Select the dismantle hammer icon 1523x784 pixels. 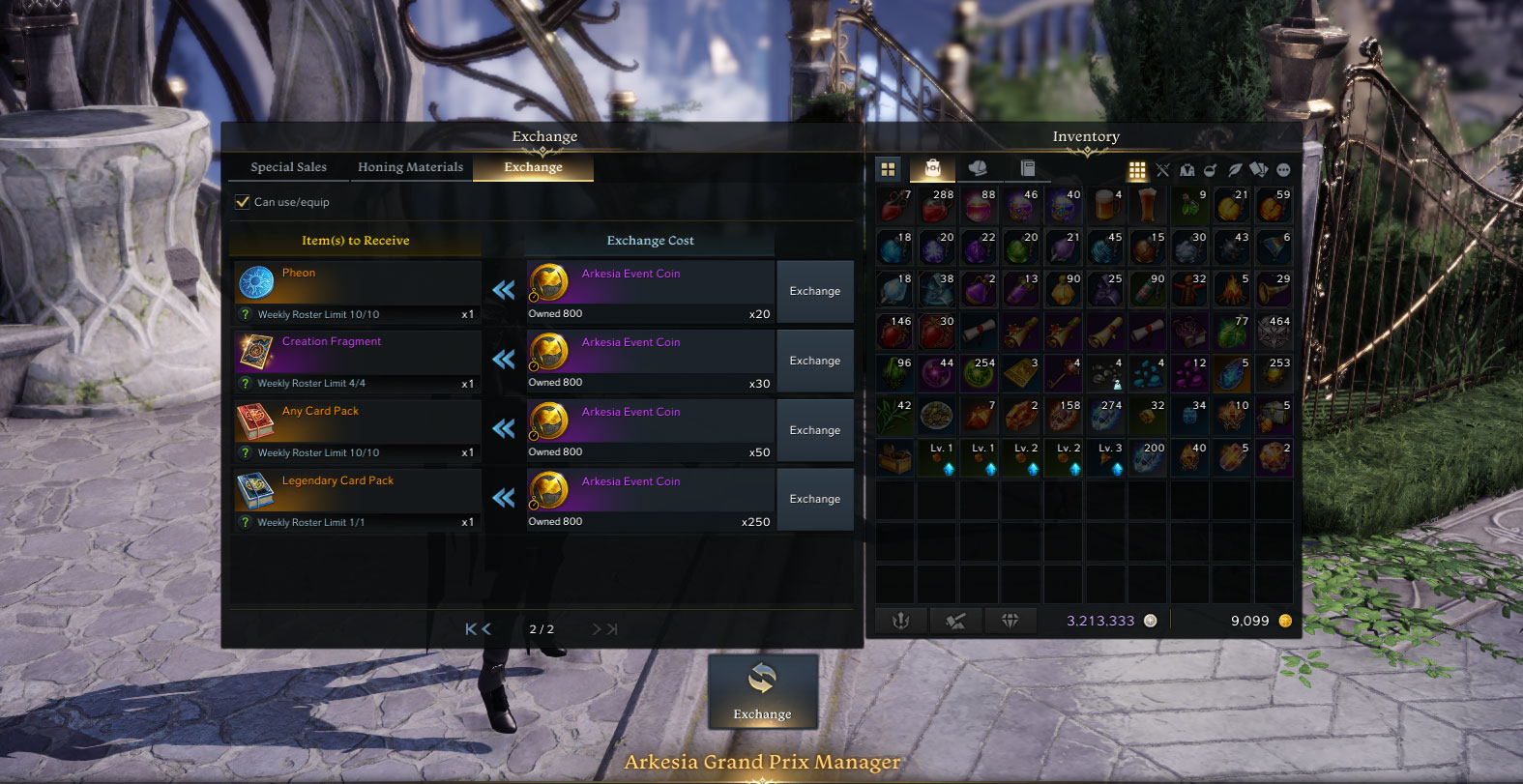955,621
